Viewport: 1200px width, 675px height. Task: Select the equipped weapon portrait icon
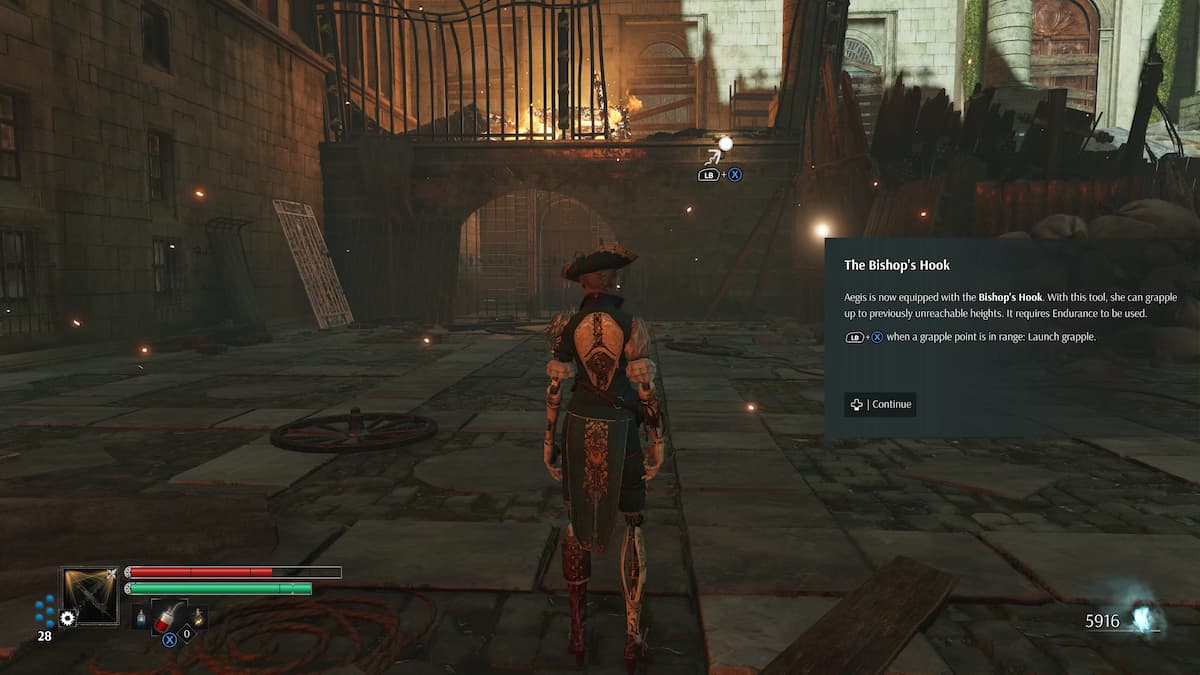click(x=90, y=596)
